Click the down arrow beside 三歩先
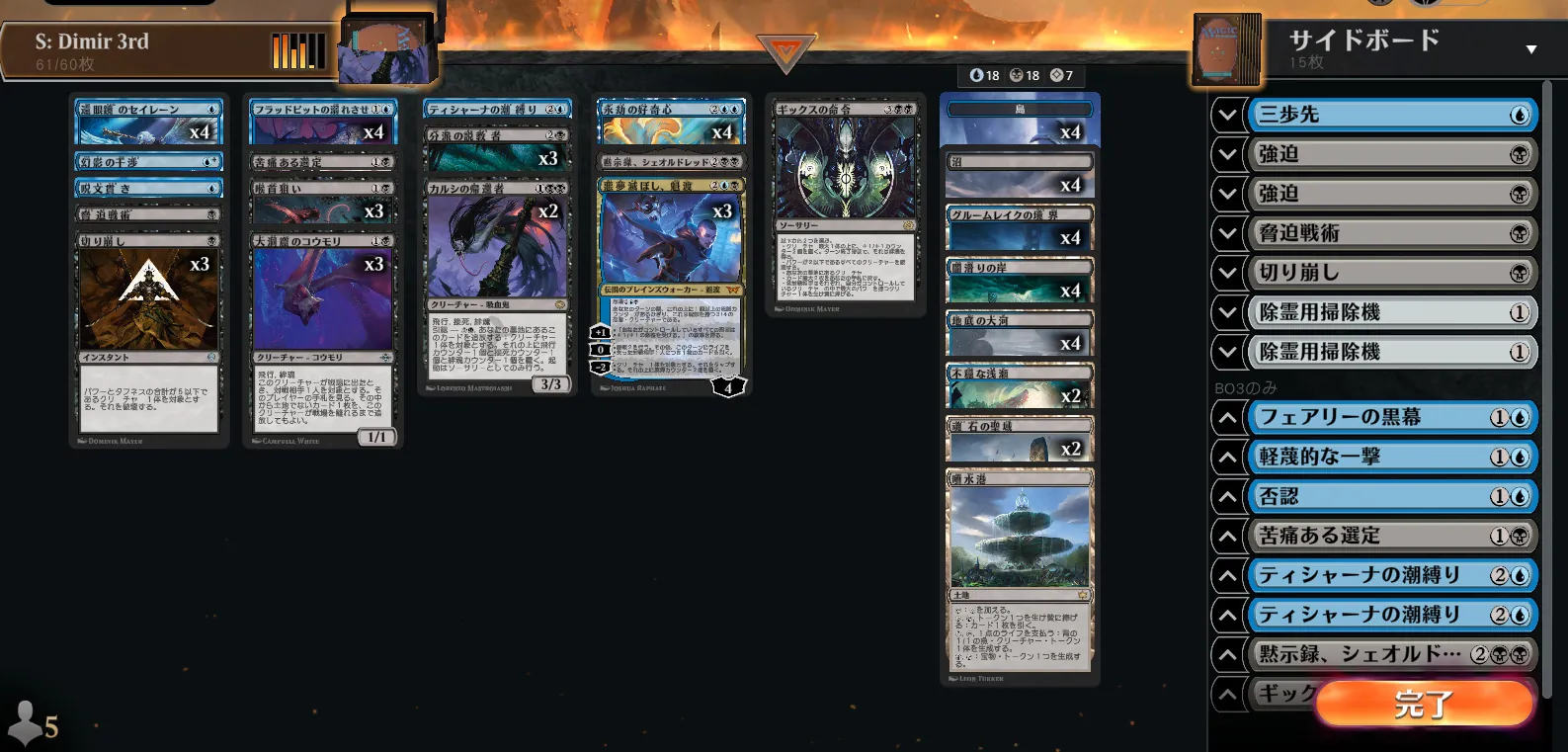1568x752 pixels. coord(1227,115)
